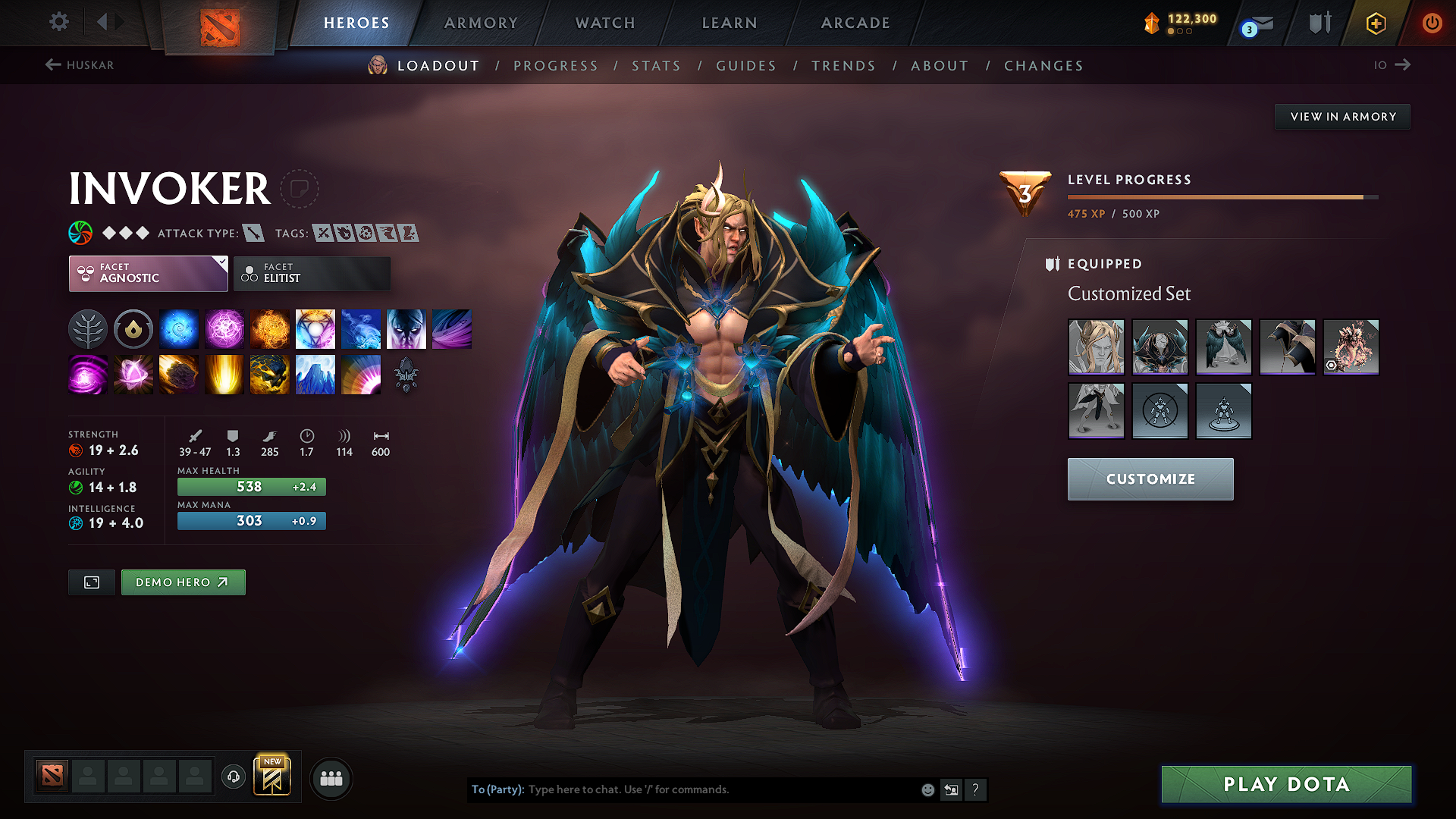Toggle the melee attack type icon
The width and height of the screenshot is (1456, 819).
253,233
